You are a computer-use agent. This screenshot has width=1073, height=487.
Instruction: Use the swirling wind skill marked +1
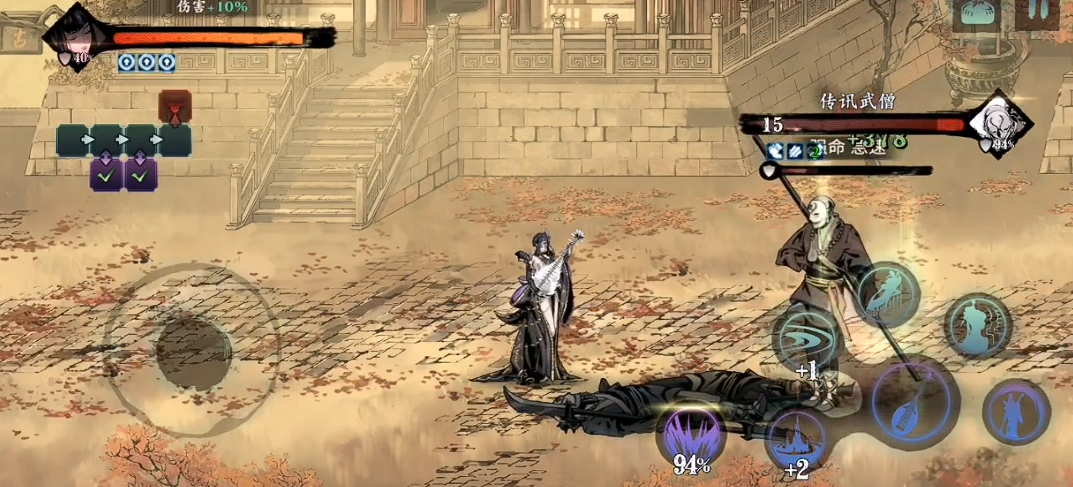pos(805,337)
